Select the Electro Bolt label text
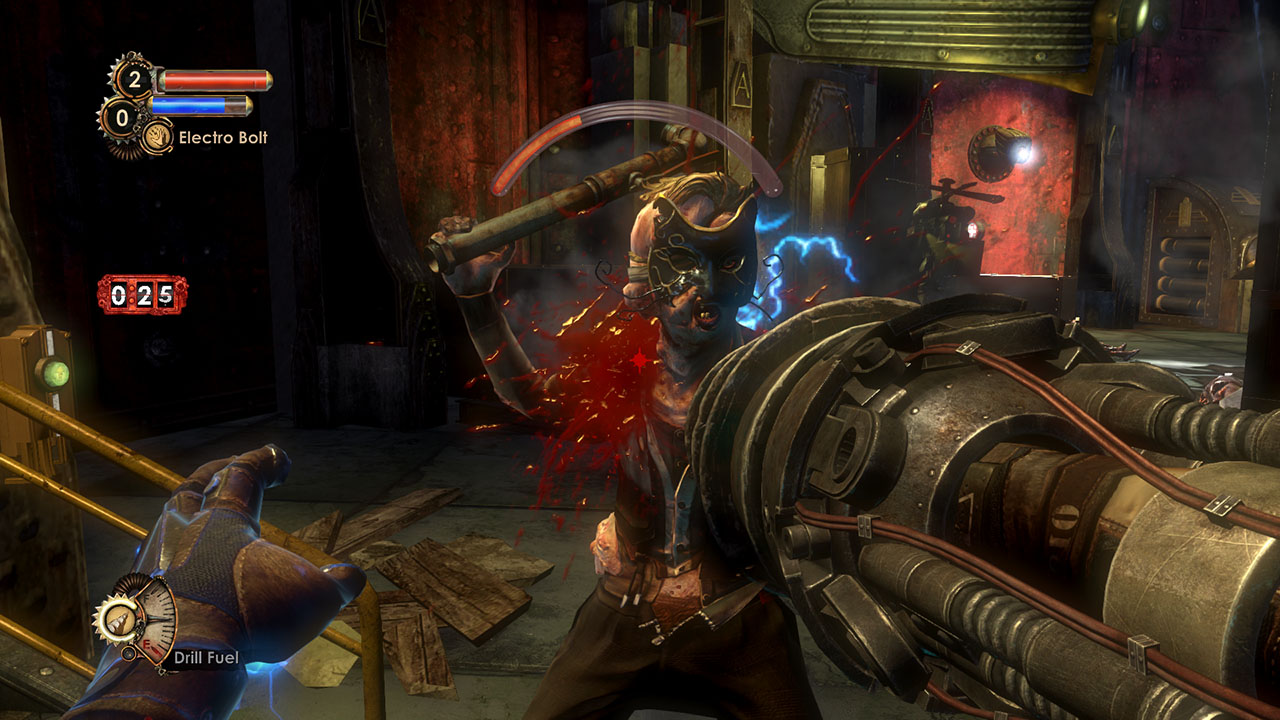 [224, 136]
